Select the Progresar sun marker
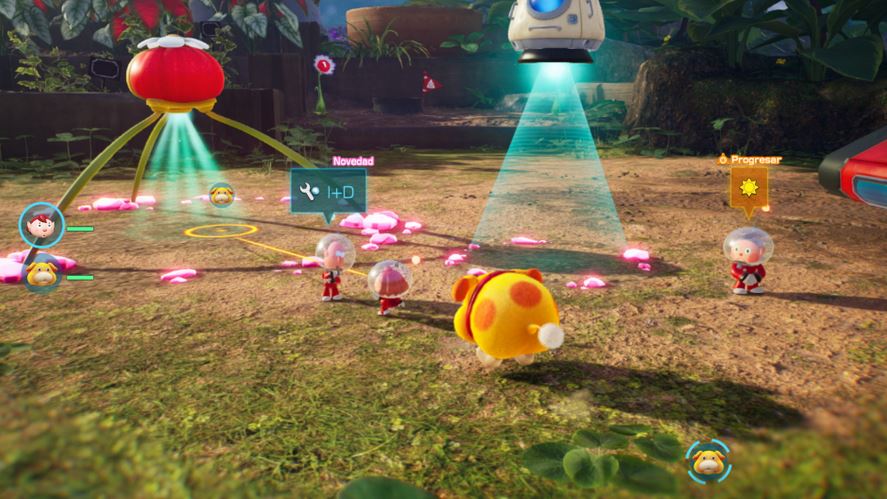The height and width of the screenshot is (499, 887). [x=749, y=188]
